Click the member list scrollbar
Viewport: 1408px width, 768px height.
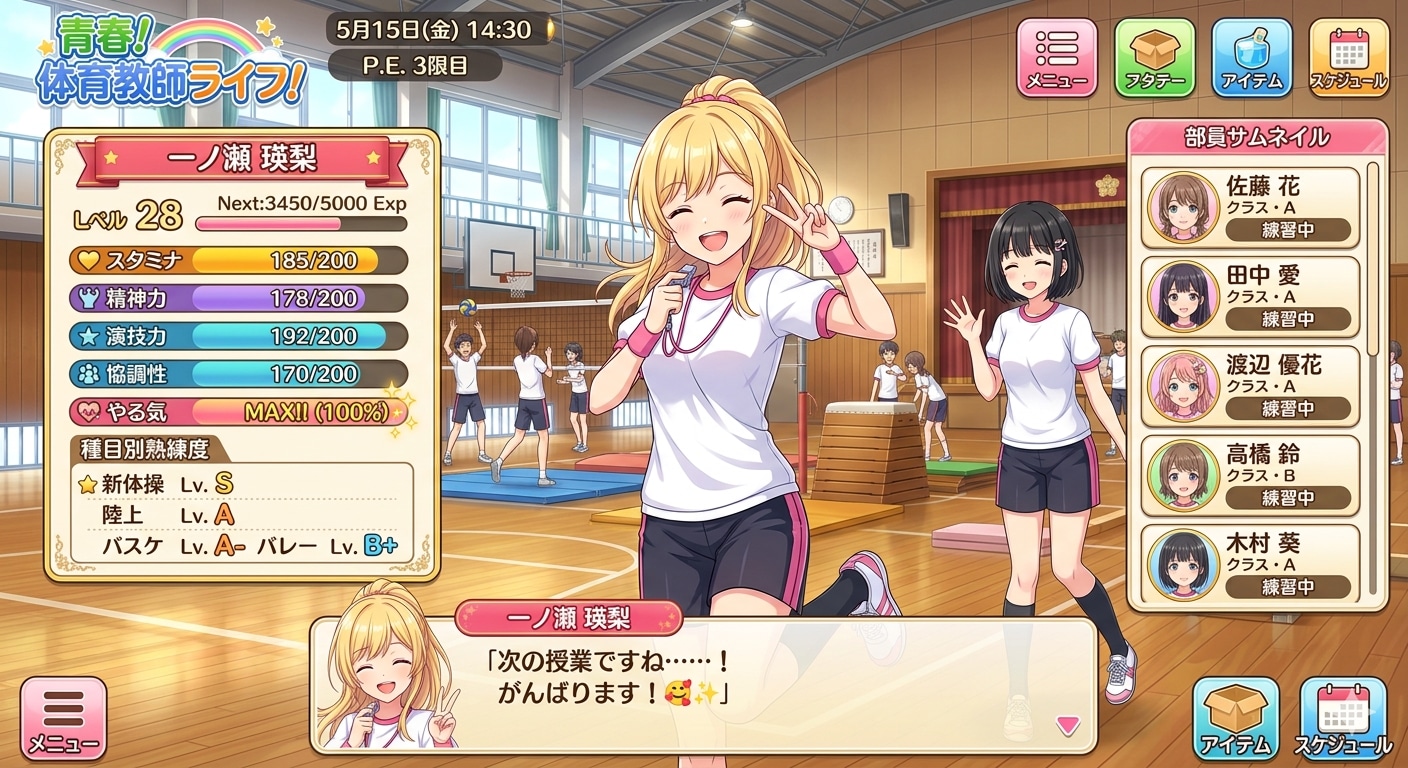pos(1372,260)
